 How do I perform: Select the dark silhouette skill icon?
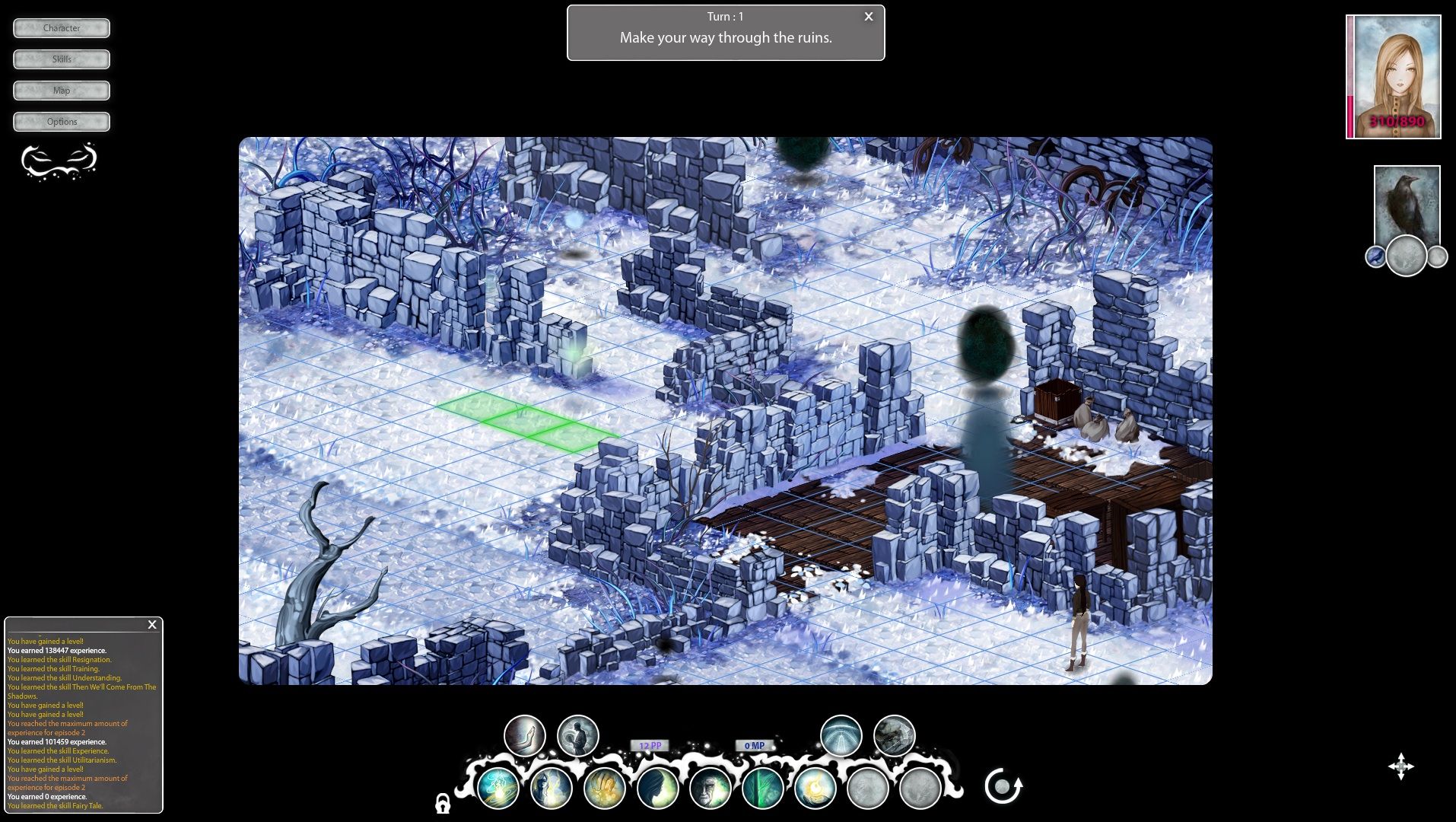(x=655, y=789)
